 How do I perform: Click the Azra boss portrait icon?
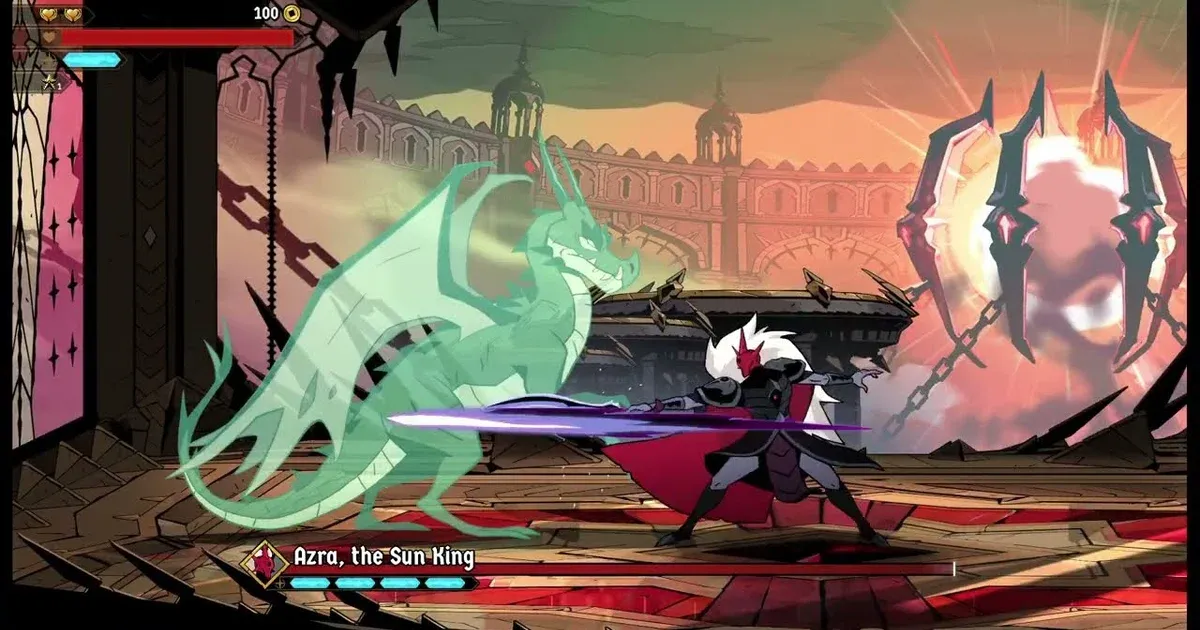(265, 565)
